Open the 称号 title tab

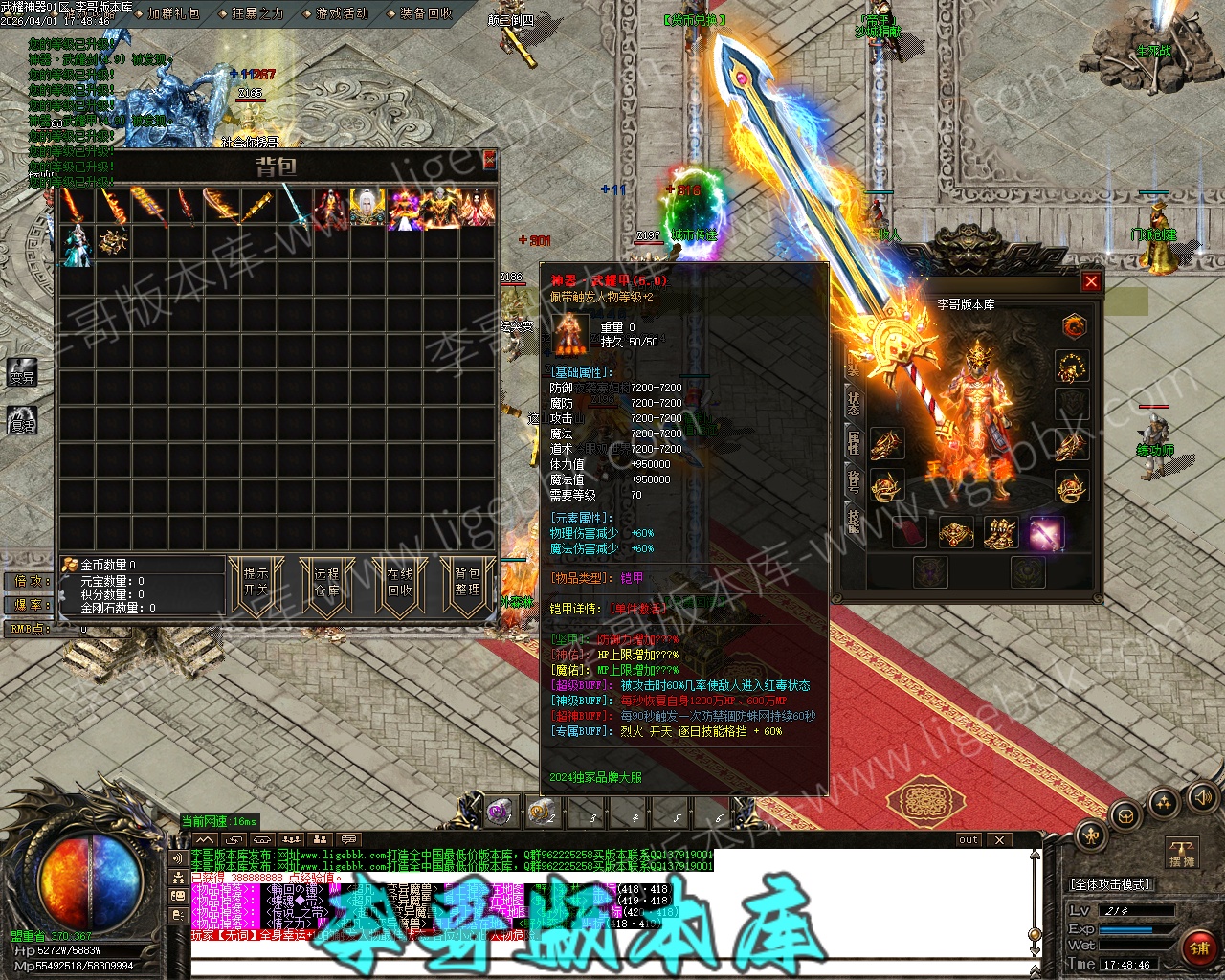coord(853,480)
